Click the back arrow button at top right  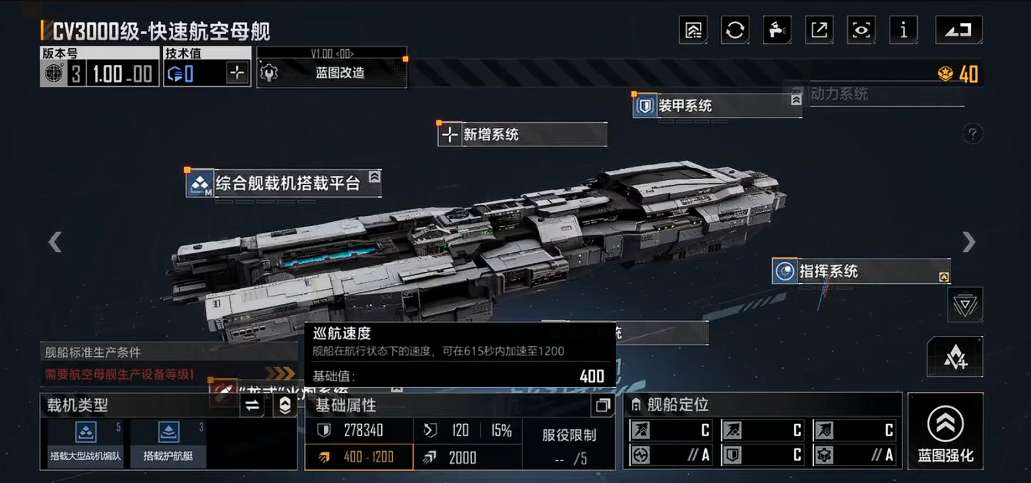(x=957, y=30)
